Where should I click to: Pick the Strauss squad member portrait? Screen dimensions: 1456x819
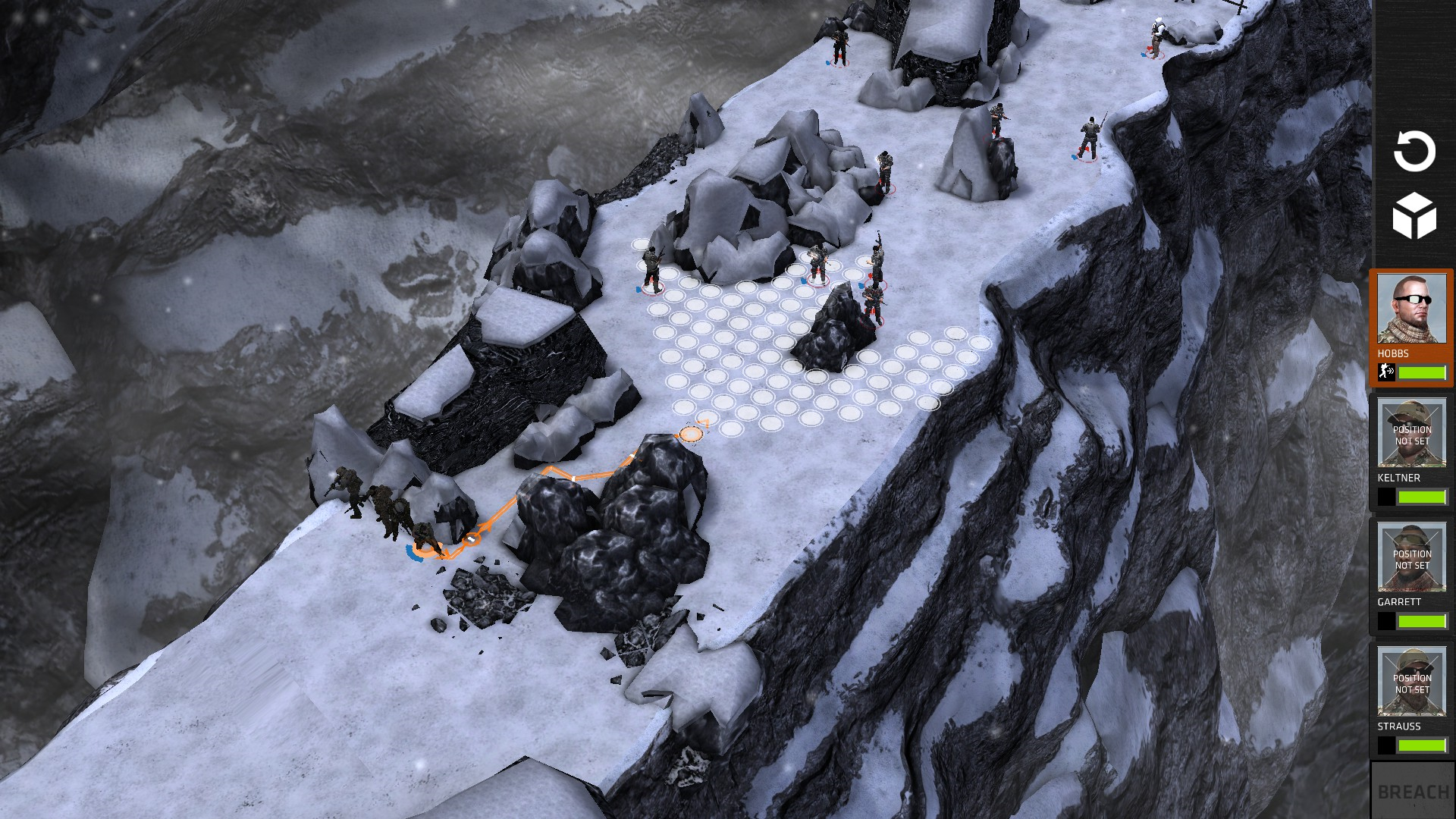pos(1411,682)
